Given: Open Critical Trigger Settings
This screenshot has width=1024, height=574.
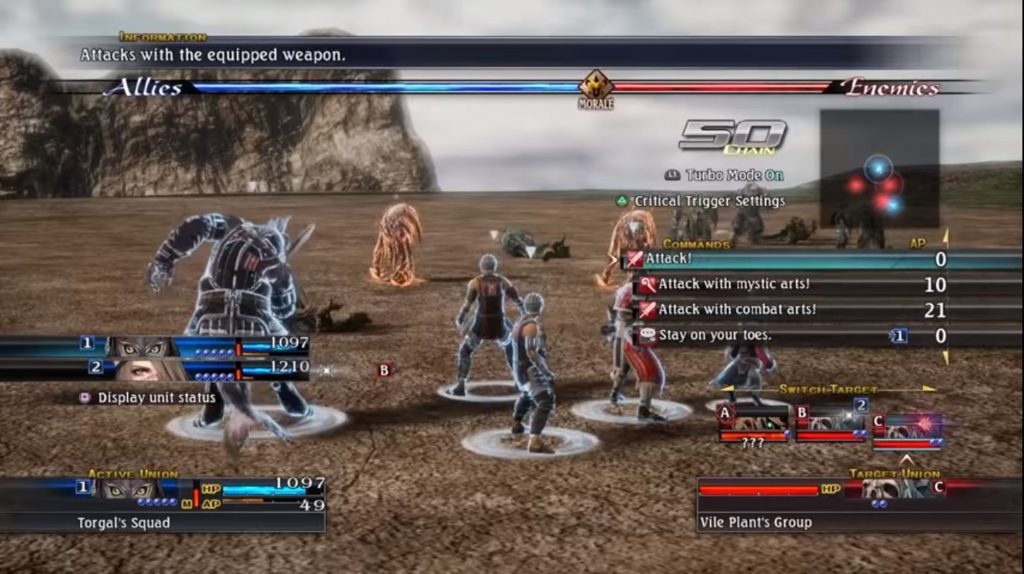Looking at the screenshot, I should tap(700, 201).
